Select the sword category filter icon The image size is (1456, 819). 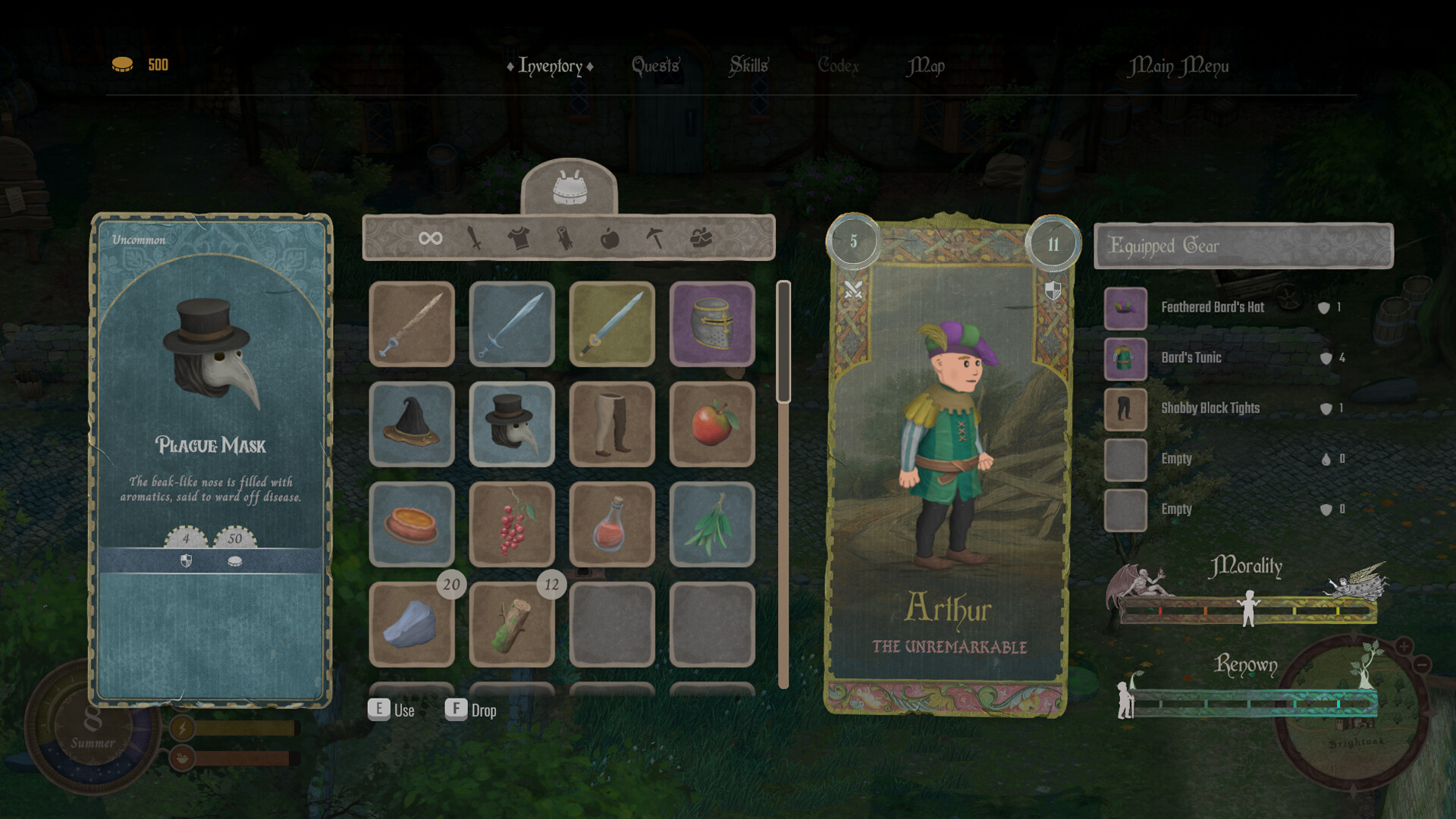pos(474,237)
